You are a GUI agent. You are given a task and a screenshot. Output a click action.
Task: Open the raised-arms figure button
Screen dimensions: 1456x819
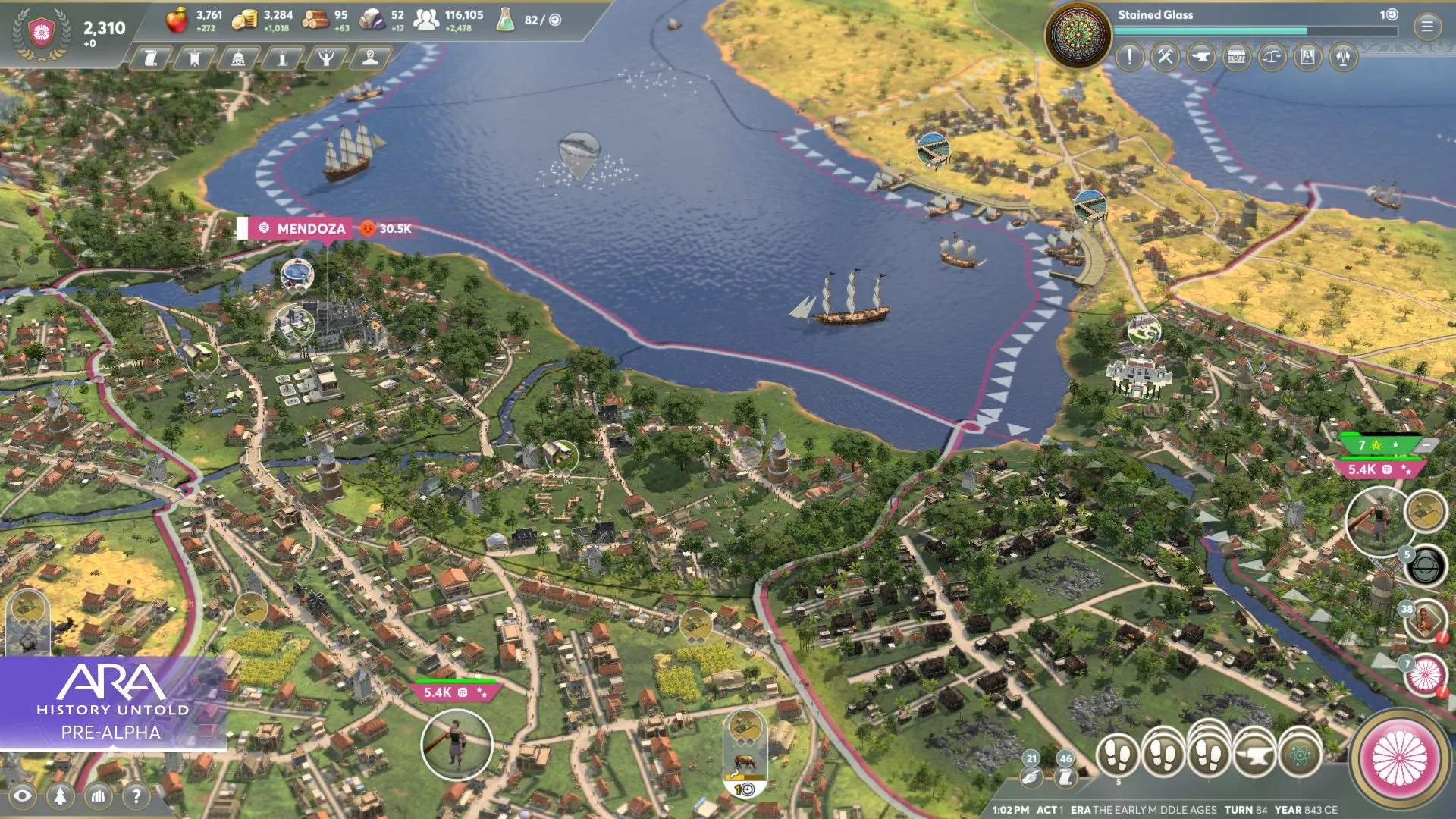tap(326, 58)
